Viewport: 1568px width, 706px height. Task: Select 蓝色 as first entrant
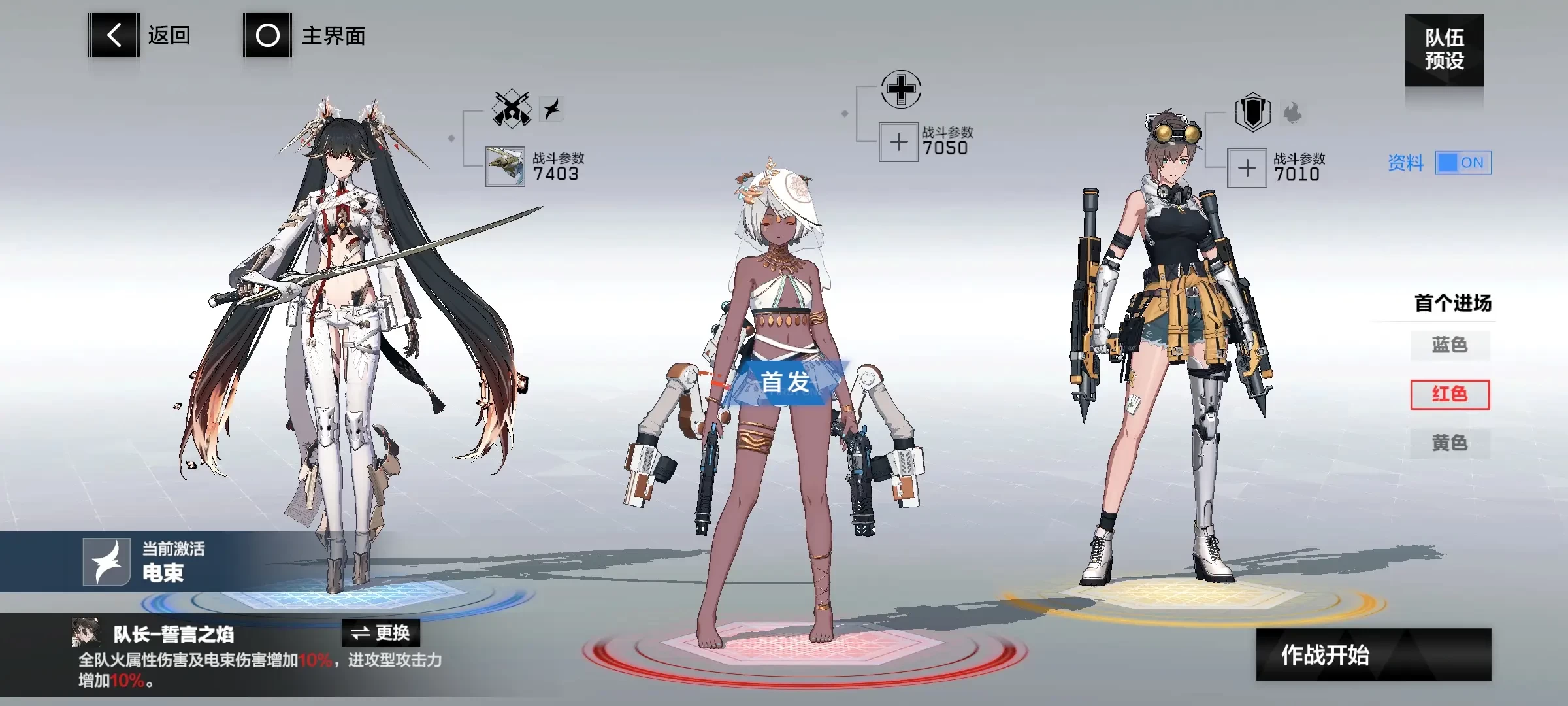1450,345
